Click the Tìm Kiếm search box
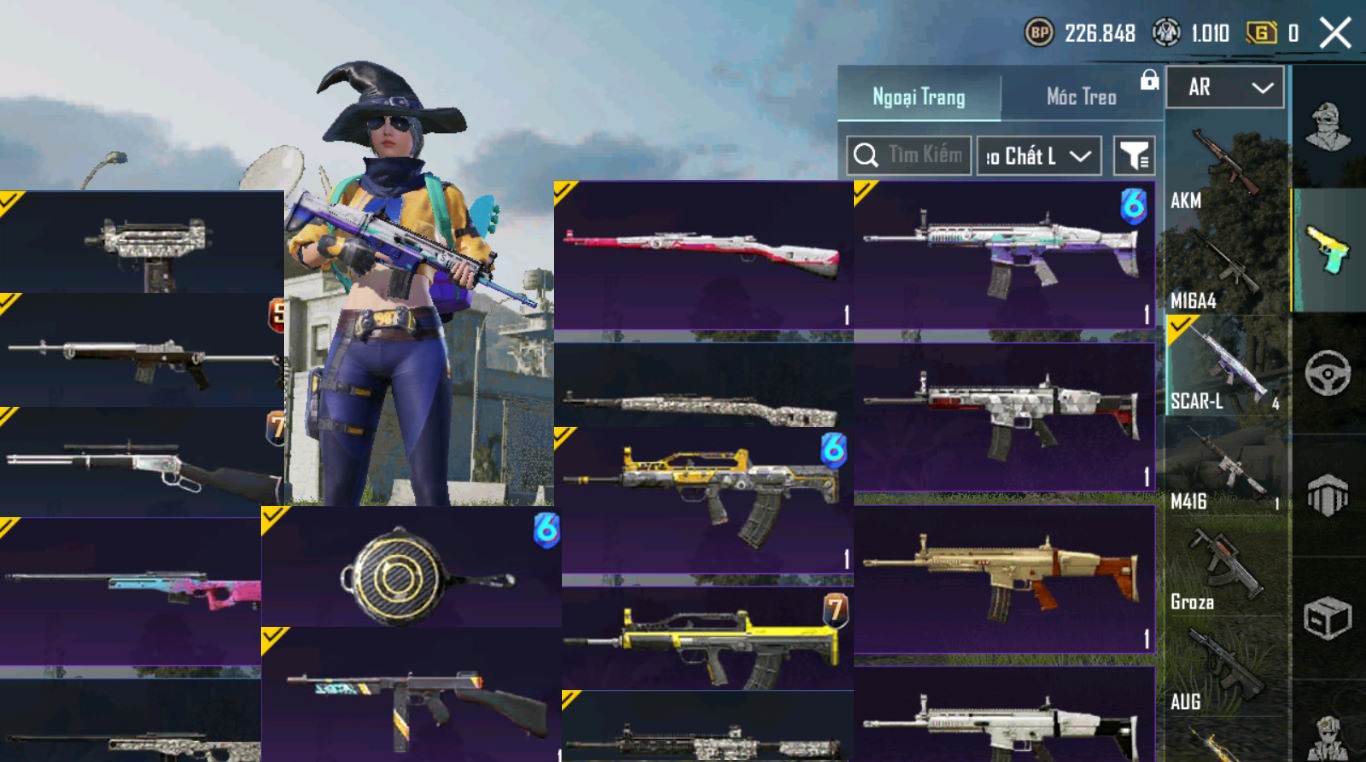This screenshot has width=1366, height=762. pyautogui.click(x=909, y=156)
